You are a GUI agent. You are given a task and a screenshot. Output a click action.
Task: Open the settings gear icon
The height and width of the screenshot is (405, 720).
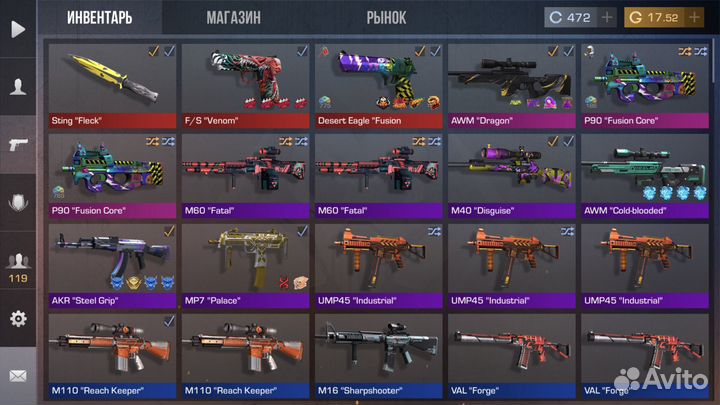(x=17, y=319)
